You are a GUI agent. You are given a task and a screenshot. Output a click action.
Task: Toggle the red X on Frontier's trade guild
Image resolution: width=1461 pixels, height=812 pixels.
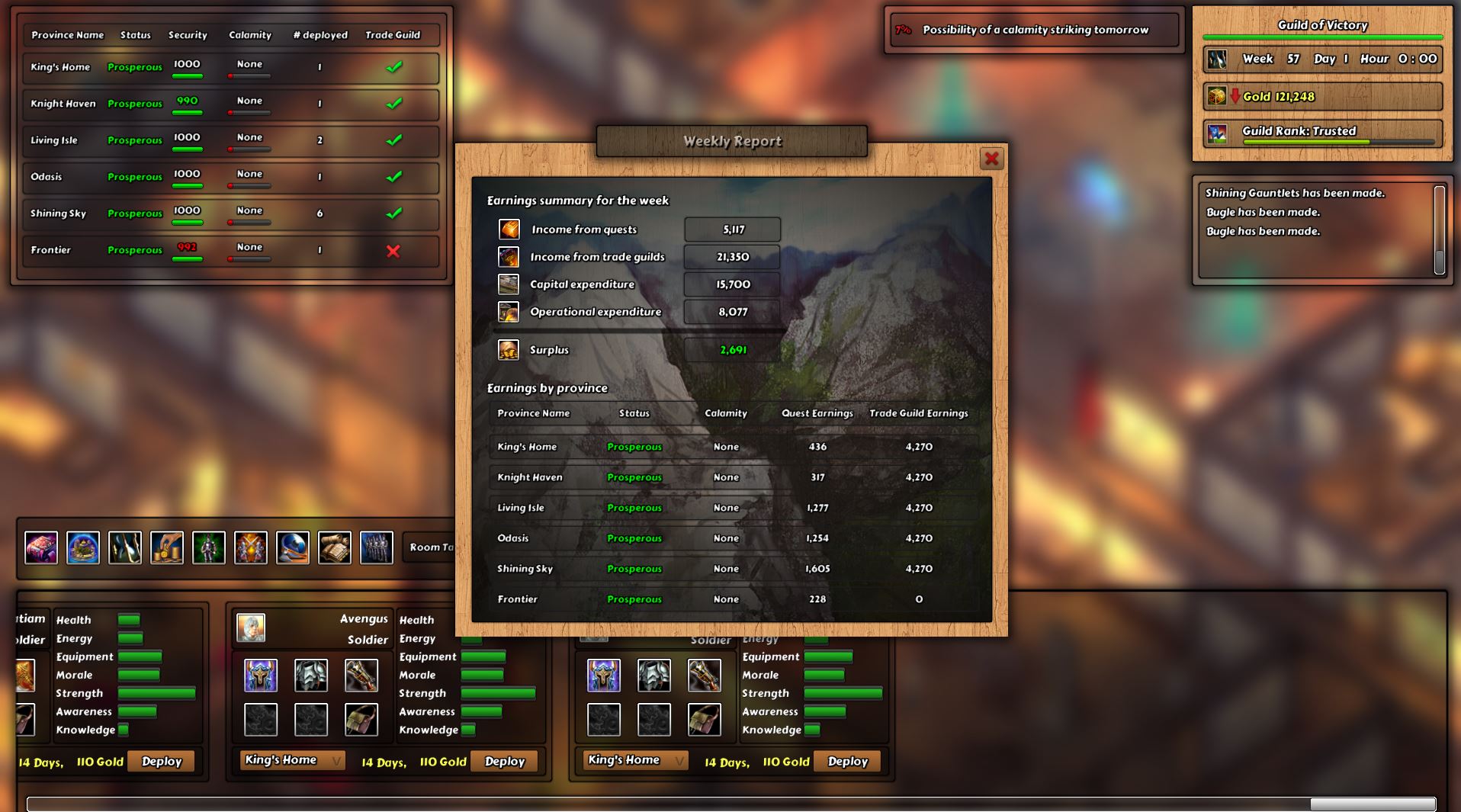[x=393, y=251]
